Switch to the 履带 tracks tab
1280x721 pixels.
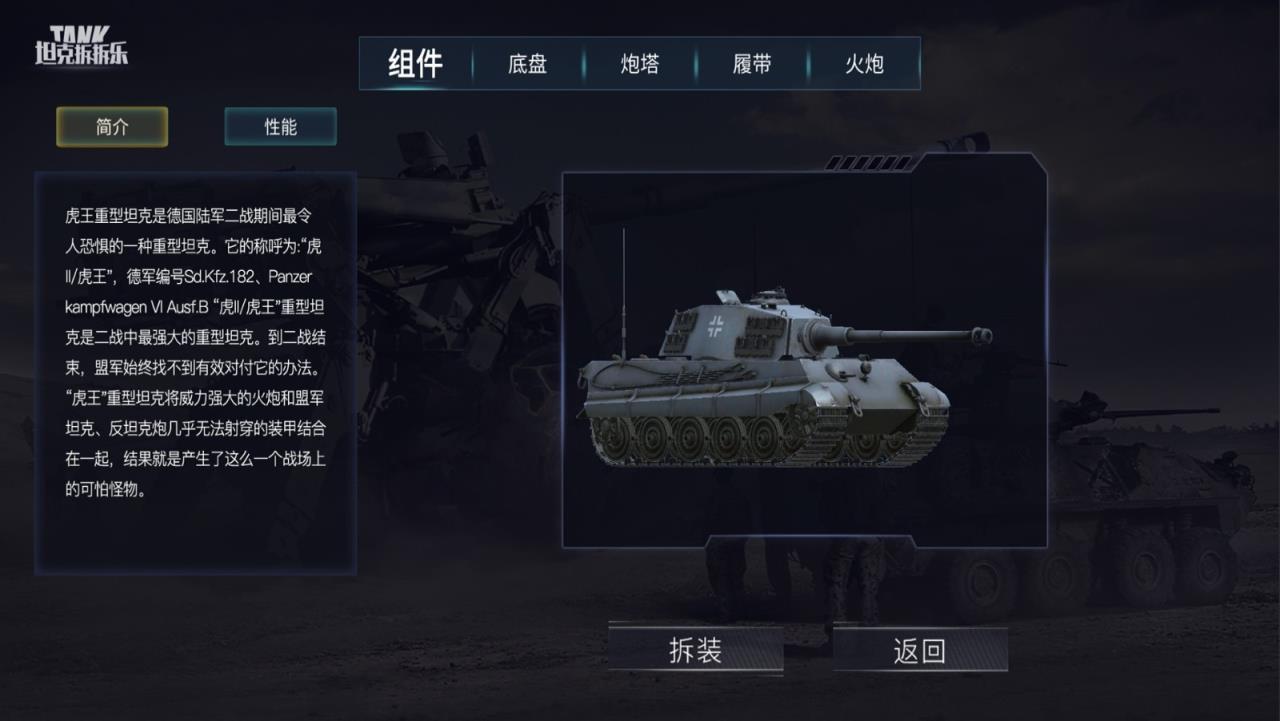(x=753, y=63)
